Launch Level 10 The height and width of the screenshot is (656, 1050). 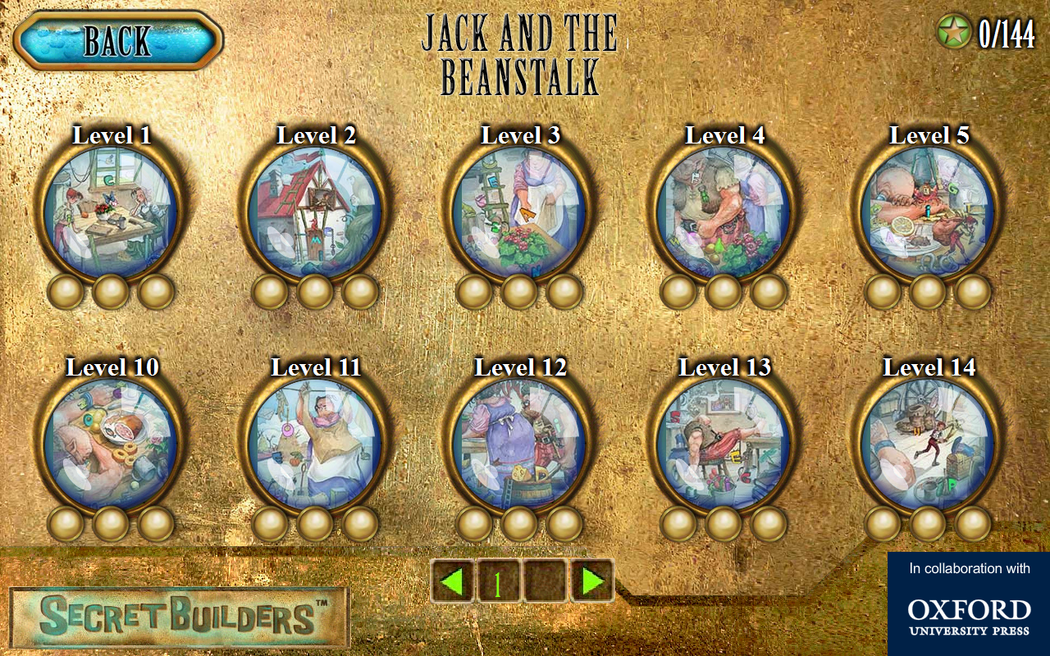tap(111, 443)
